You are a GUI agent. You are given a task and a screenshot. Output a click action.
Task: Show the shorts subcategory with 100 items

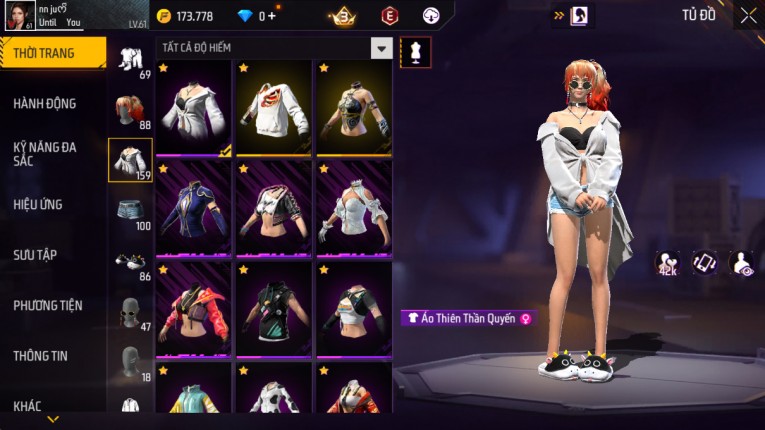130,212
